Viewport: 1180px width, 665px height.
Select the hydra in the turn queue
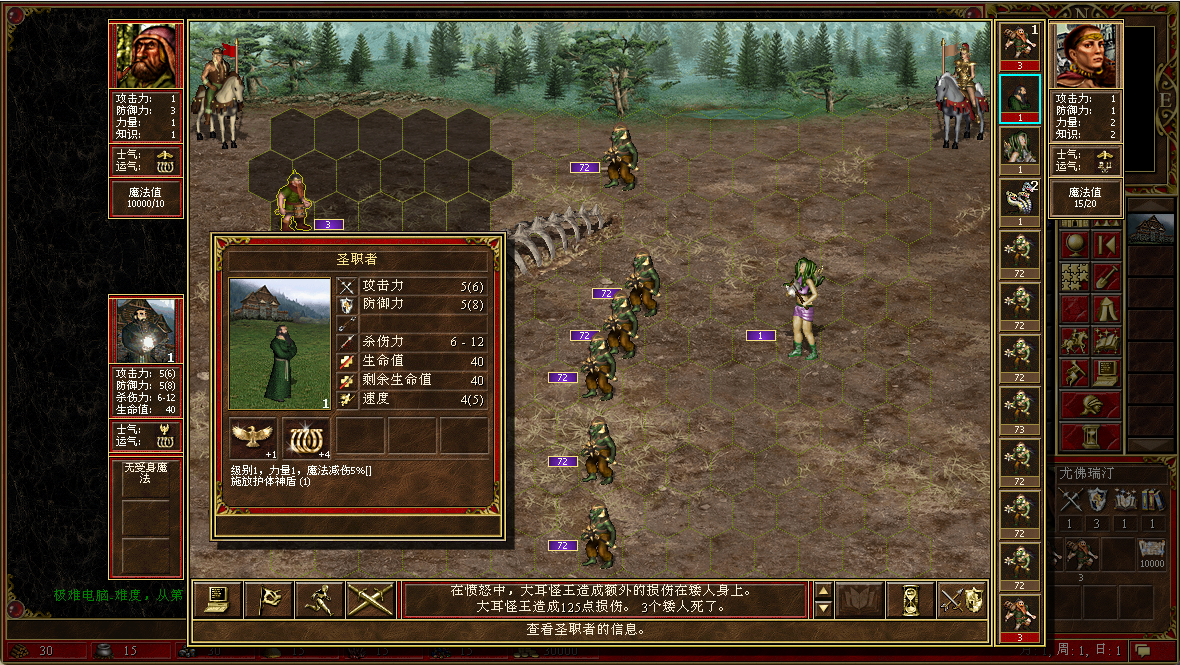pyautogui.click(x=1020, y=201)
